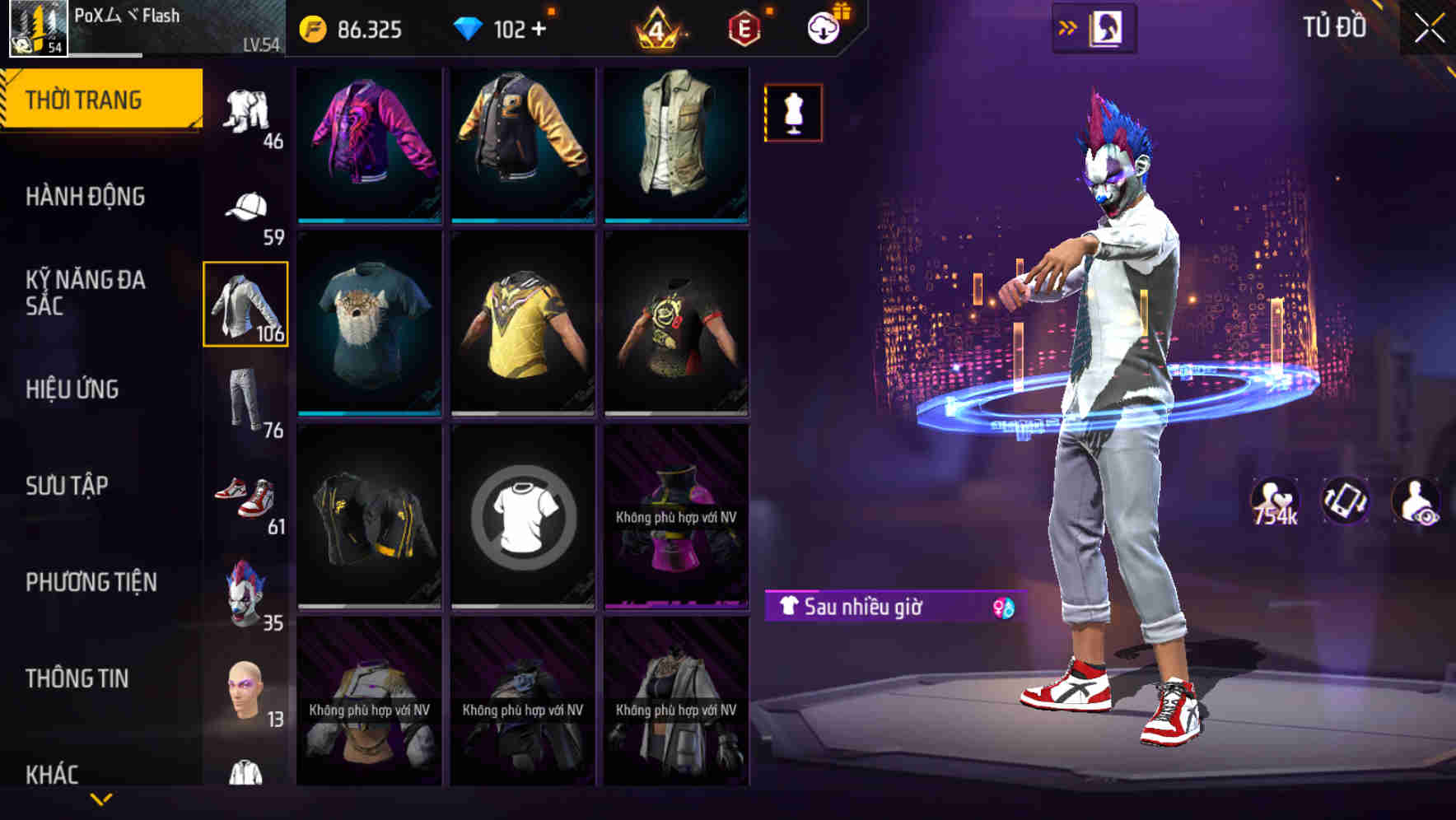Image resolution: width=1456 pixels, height=820 pixels.
Task: Open the shoes category showing 61 items
Action: [x=247, y=494]
